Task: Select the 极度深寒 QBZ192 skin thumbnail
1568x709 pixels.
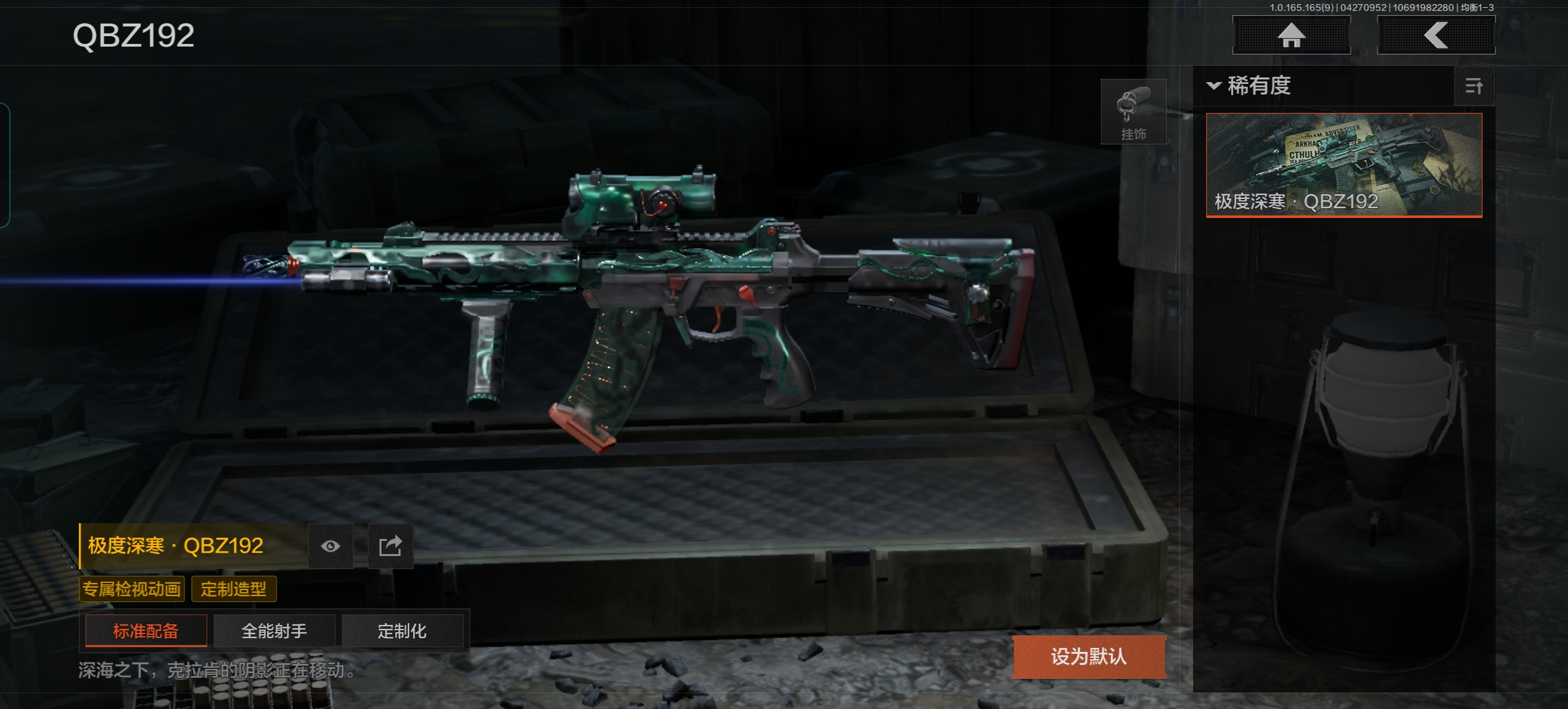Action: [1343, 164]
